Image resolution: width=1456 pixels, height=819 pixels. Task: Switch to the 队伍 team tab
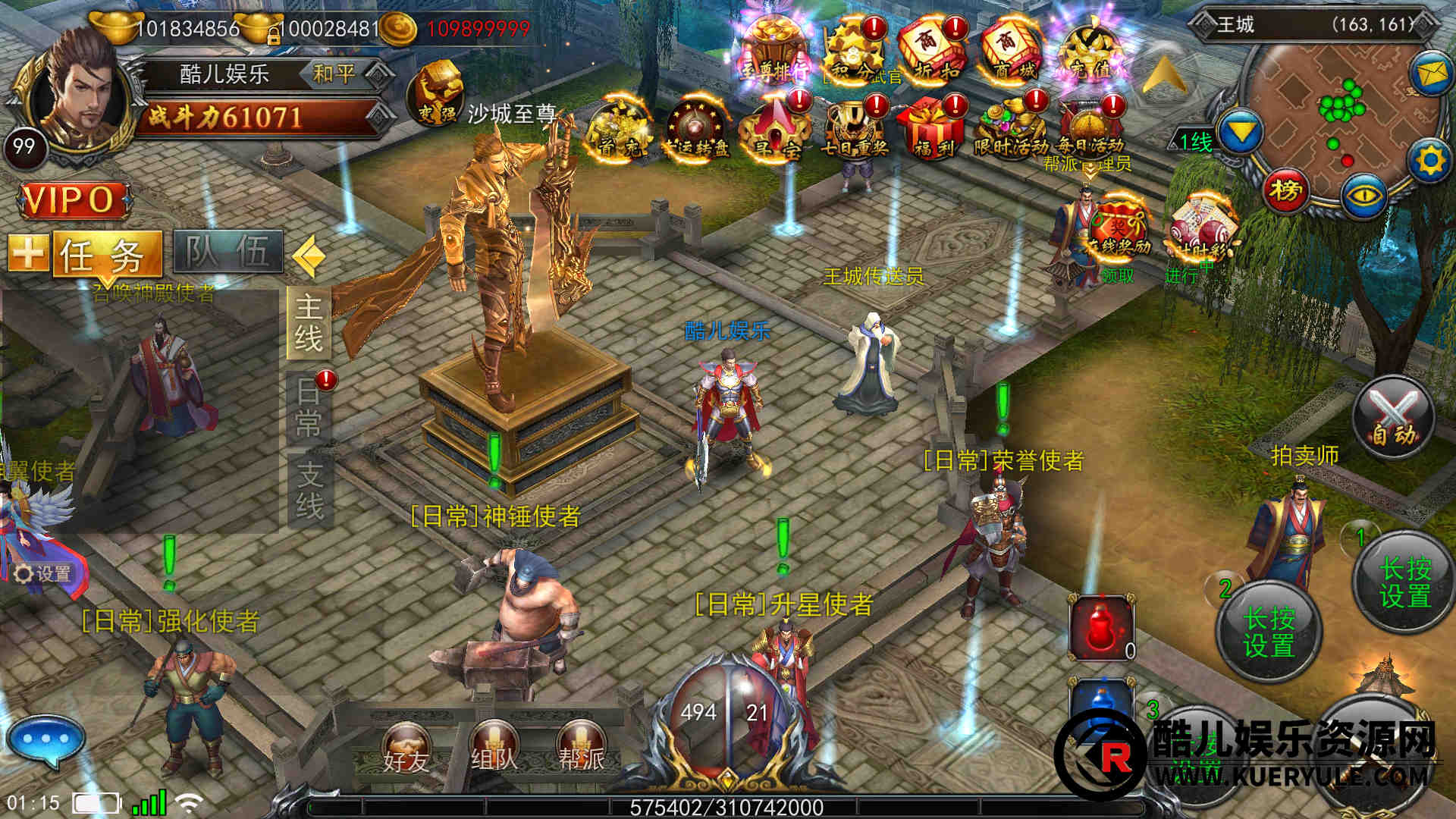pos(228,252)
